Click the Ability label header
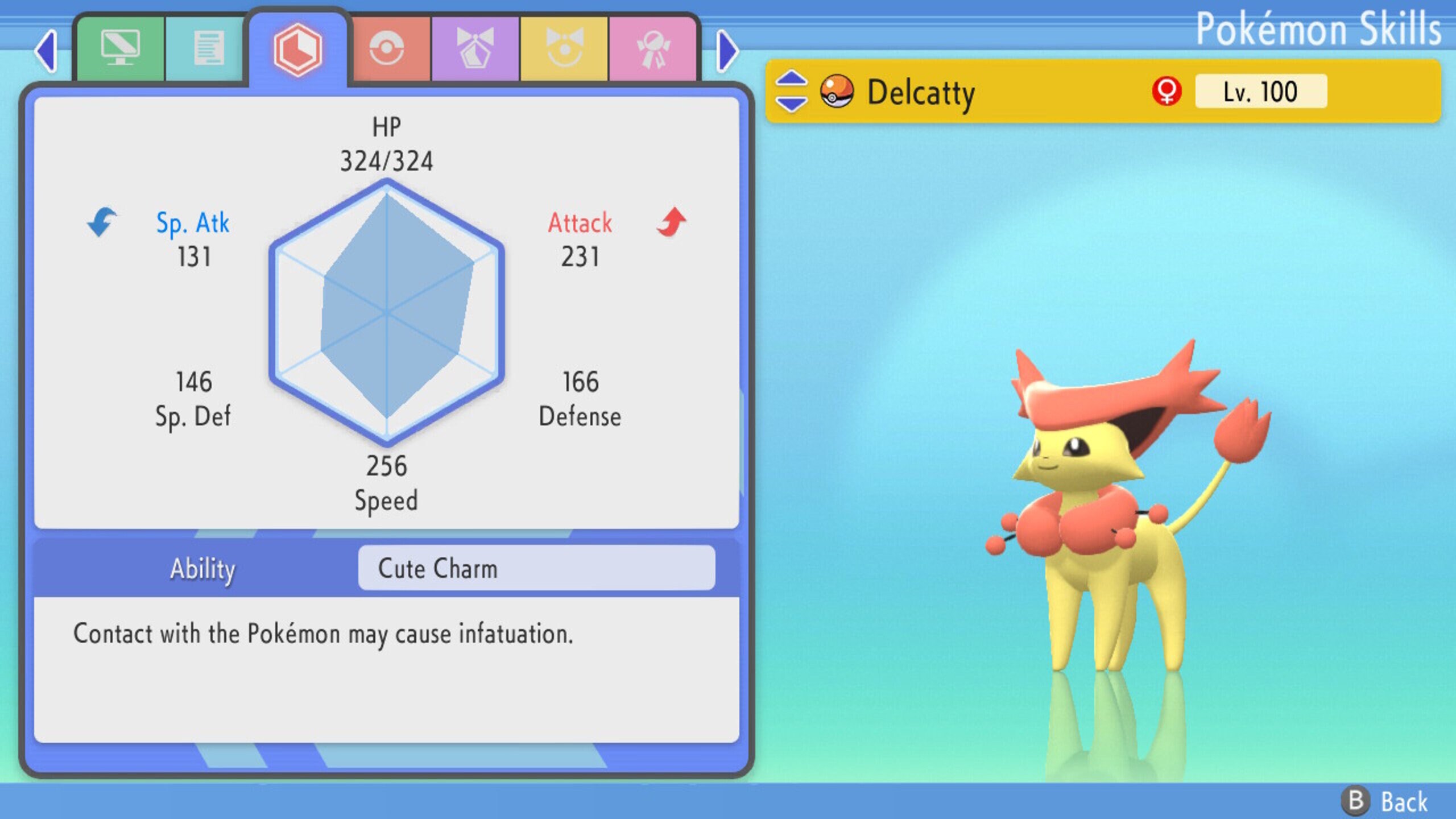Screen dimensions: 1456x819 click(x=202, y=567)
